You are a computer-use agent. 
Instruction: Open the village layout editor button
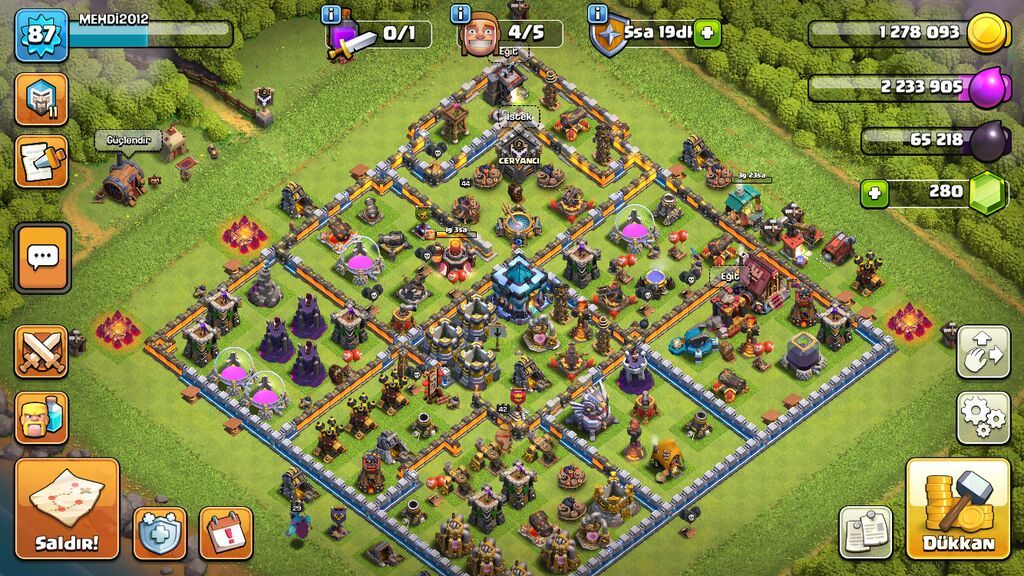pyautogui.click(x=983, y=351)
